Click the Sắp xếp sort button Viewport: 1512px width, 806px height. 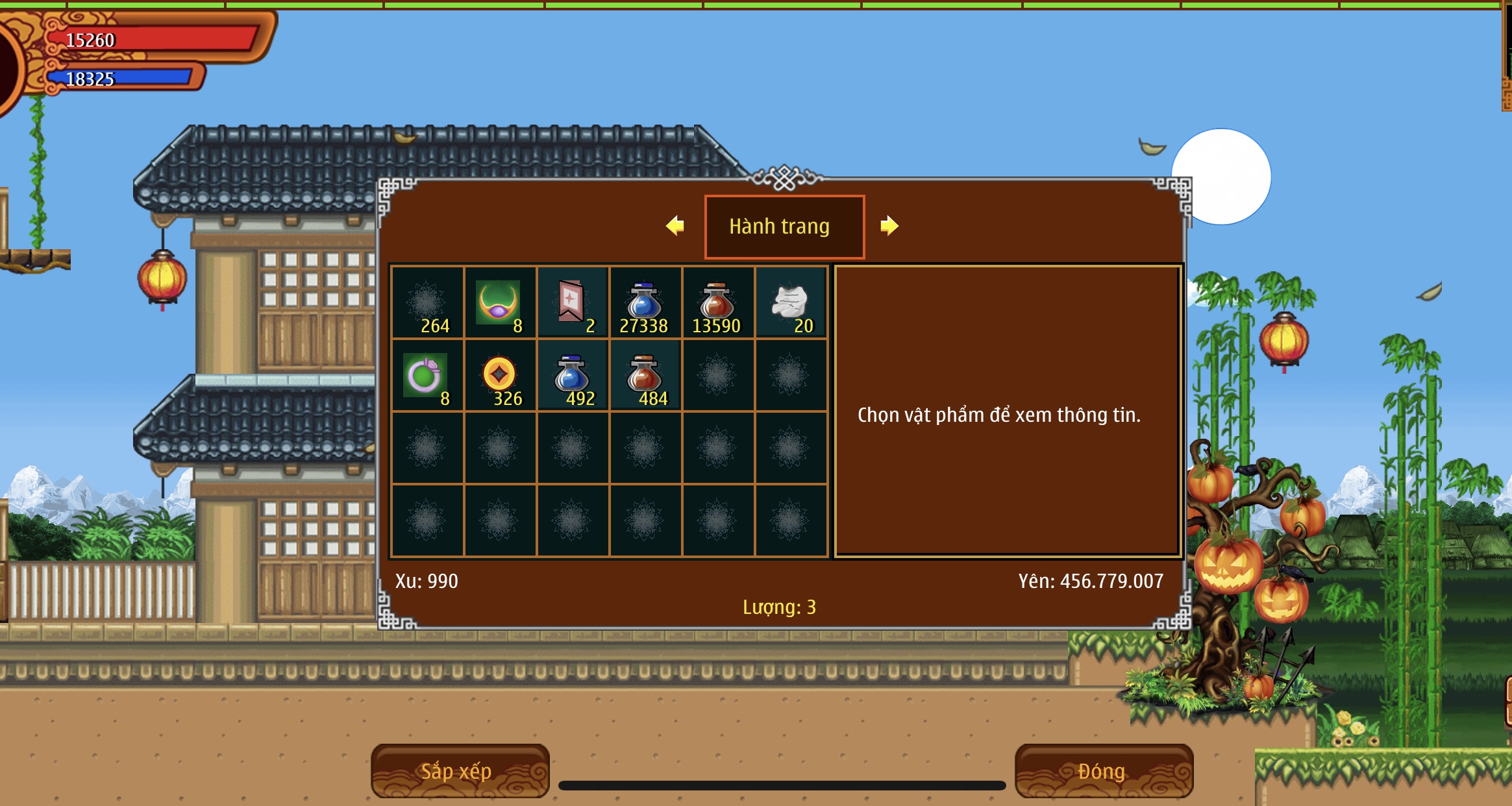460,771
